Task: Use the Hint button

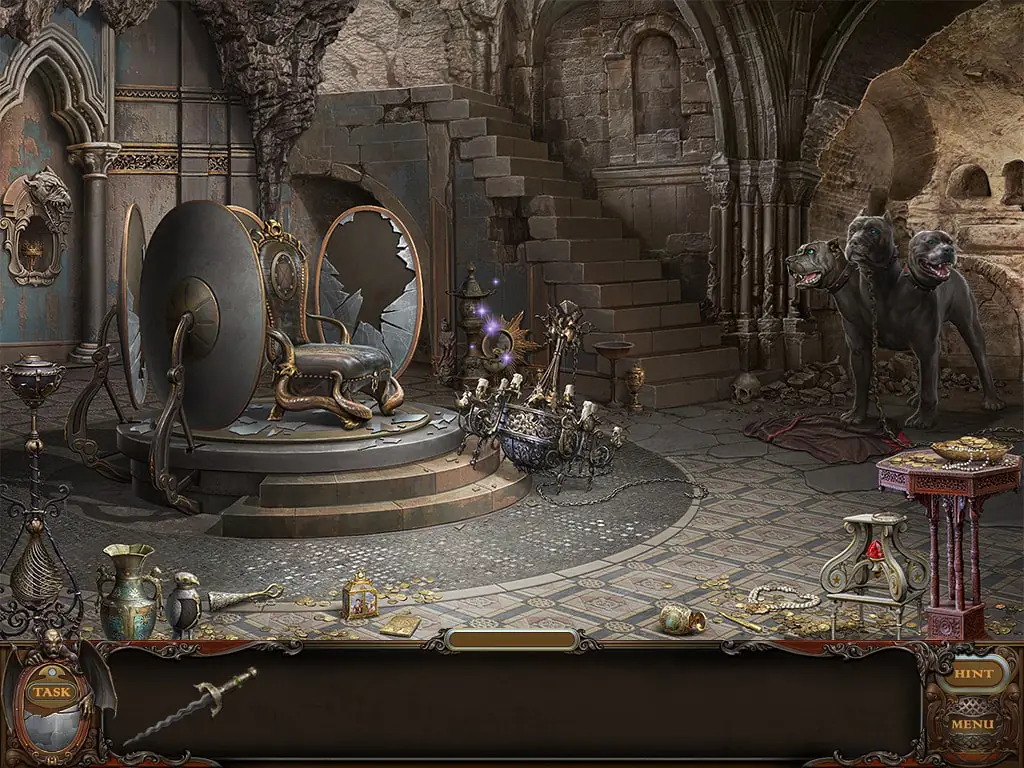Action: 972,674
